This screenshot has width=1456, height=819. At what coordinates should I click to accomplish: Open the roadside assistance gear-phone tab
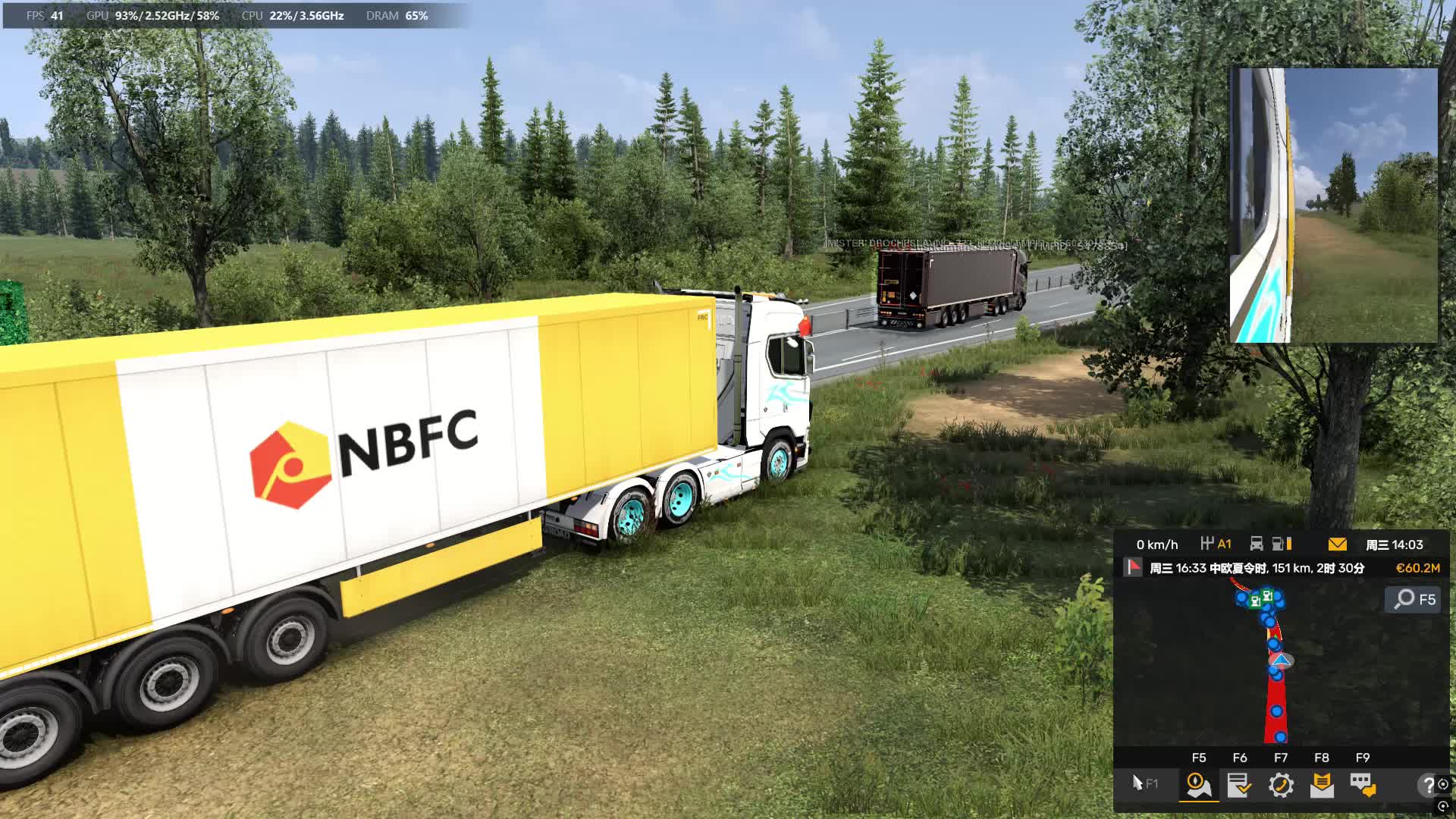click(x=1281, y=785)
